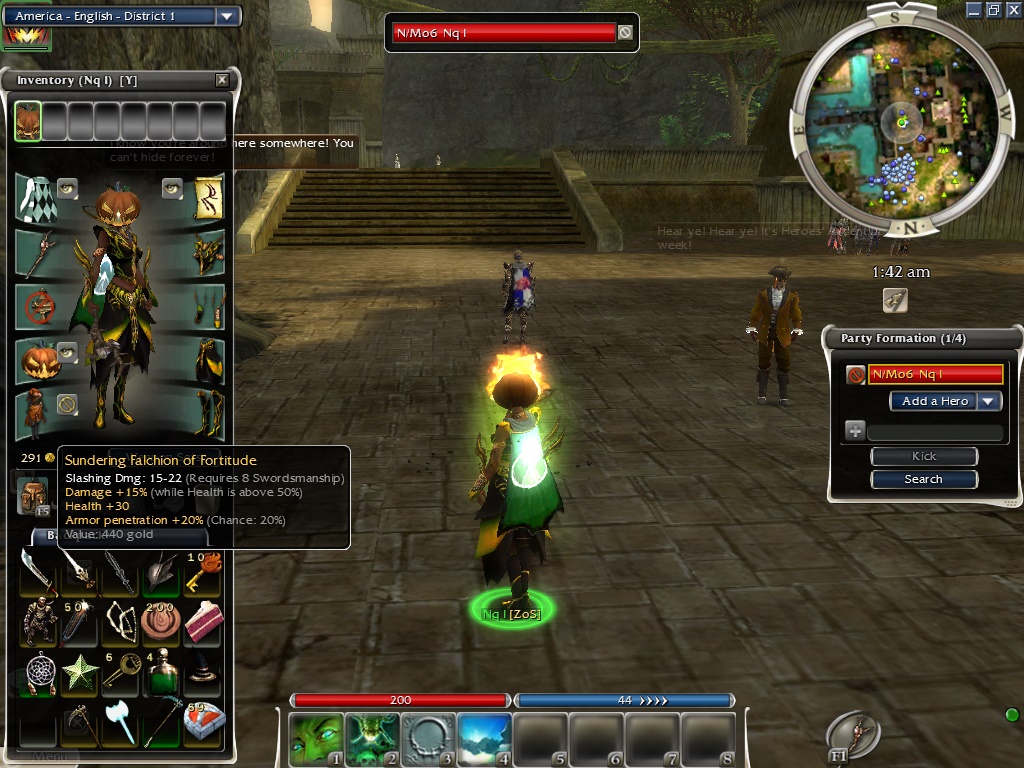
Task: Close the Inventory window
Action: [222, 80]
